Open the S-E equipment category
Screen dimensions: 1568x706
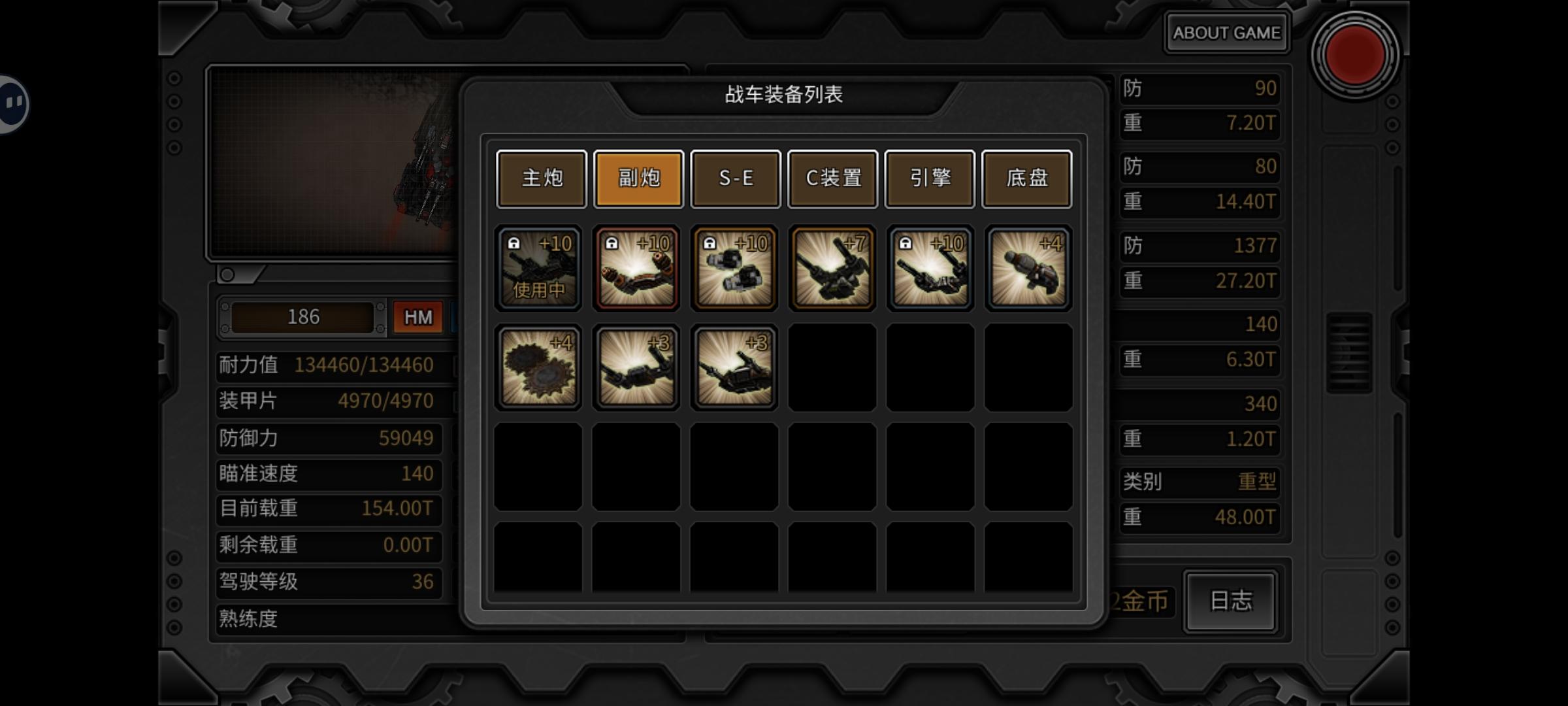point(735,178)
